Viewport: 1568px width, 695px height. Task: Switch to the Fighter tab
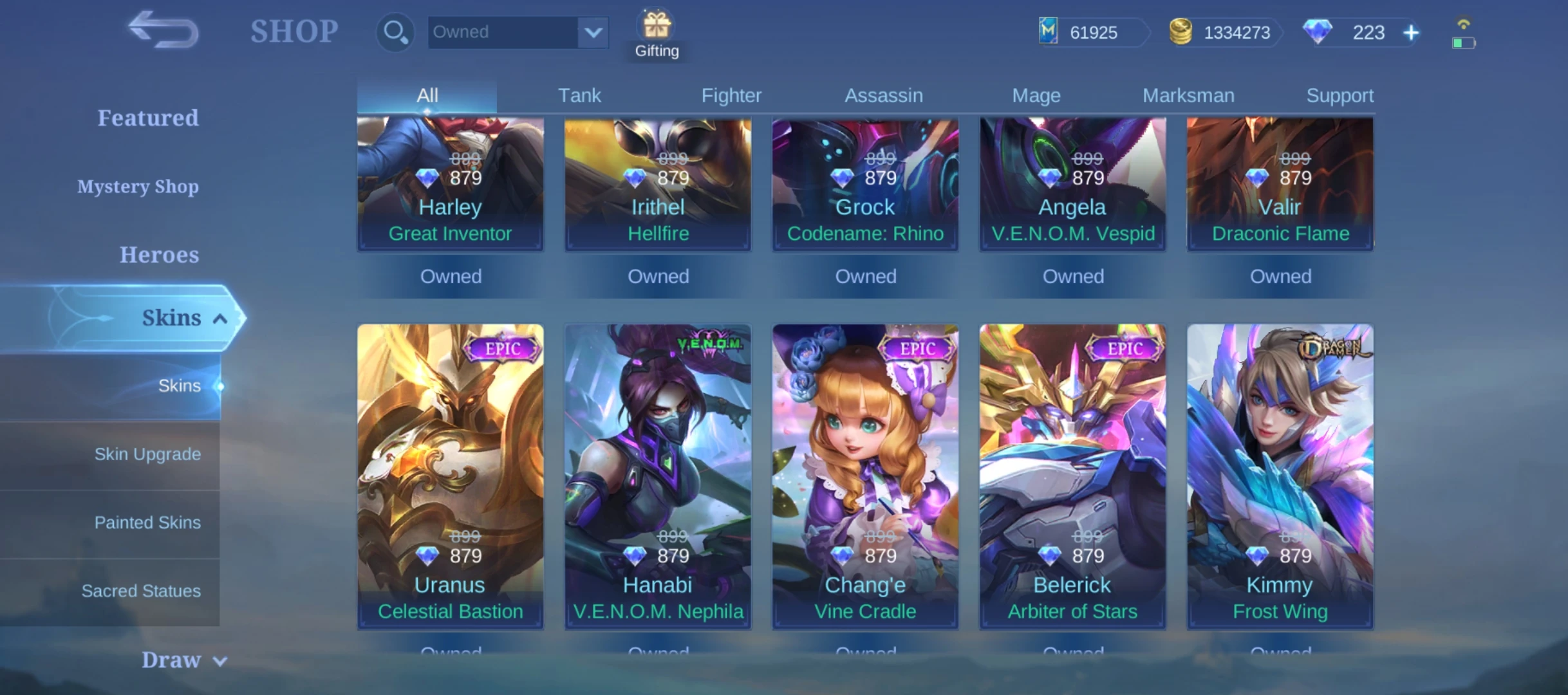tap(731, 96)
